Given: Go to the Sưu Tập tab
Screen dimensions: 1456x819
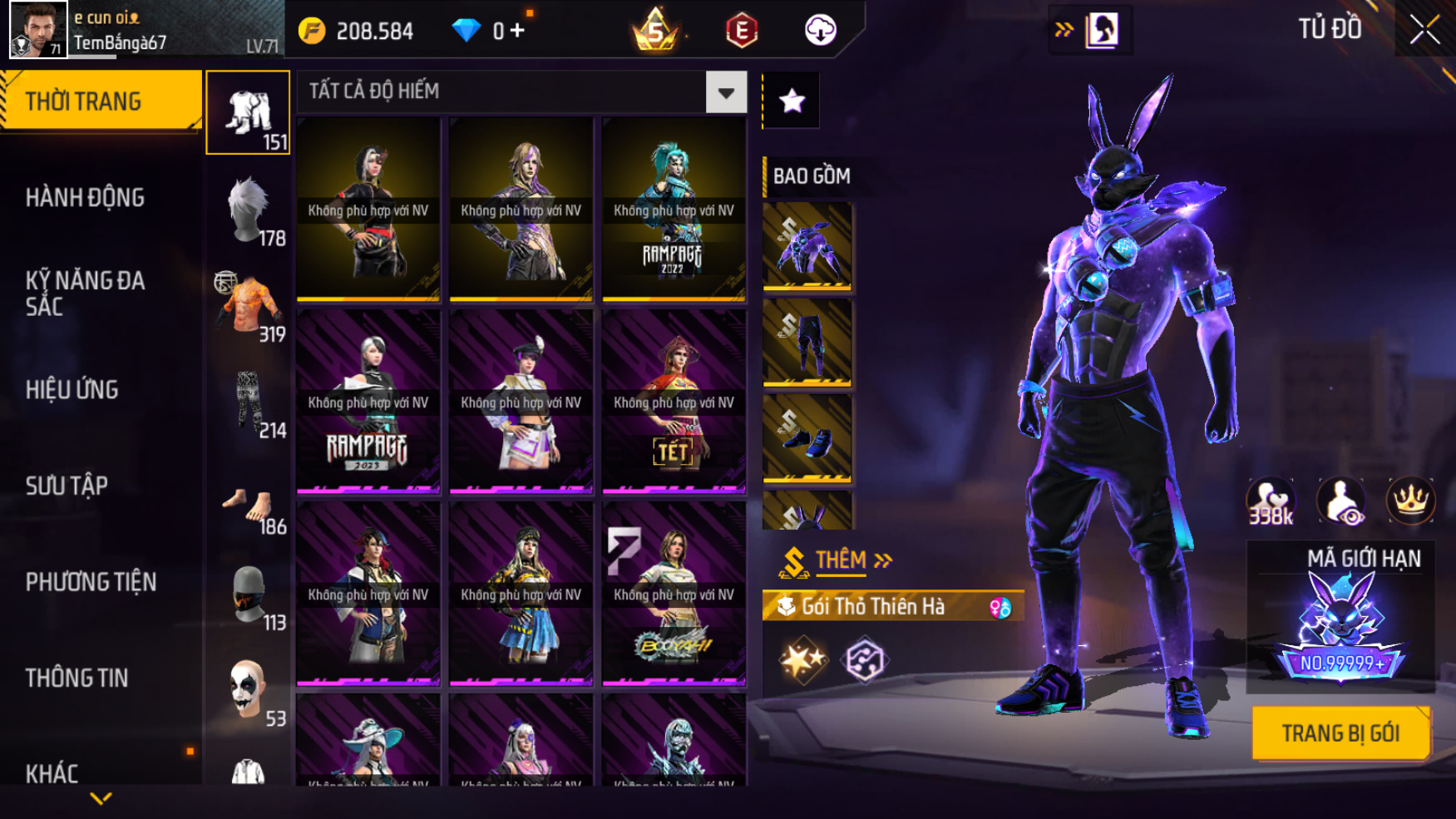Looking at the screenshot, I should tap(67, 486).
